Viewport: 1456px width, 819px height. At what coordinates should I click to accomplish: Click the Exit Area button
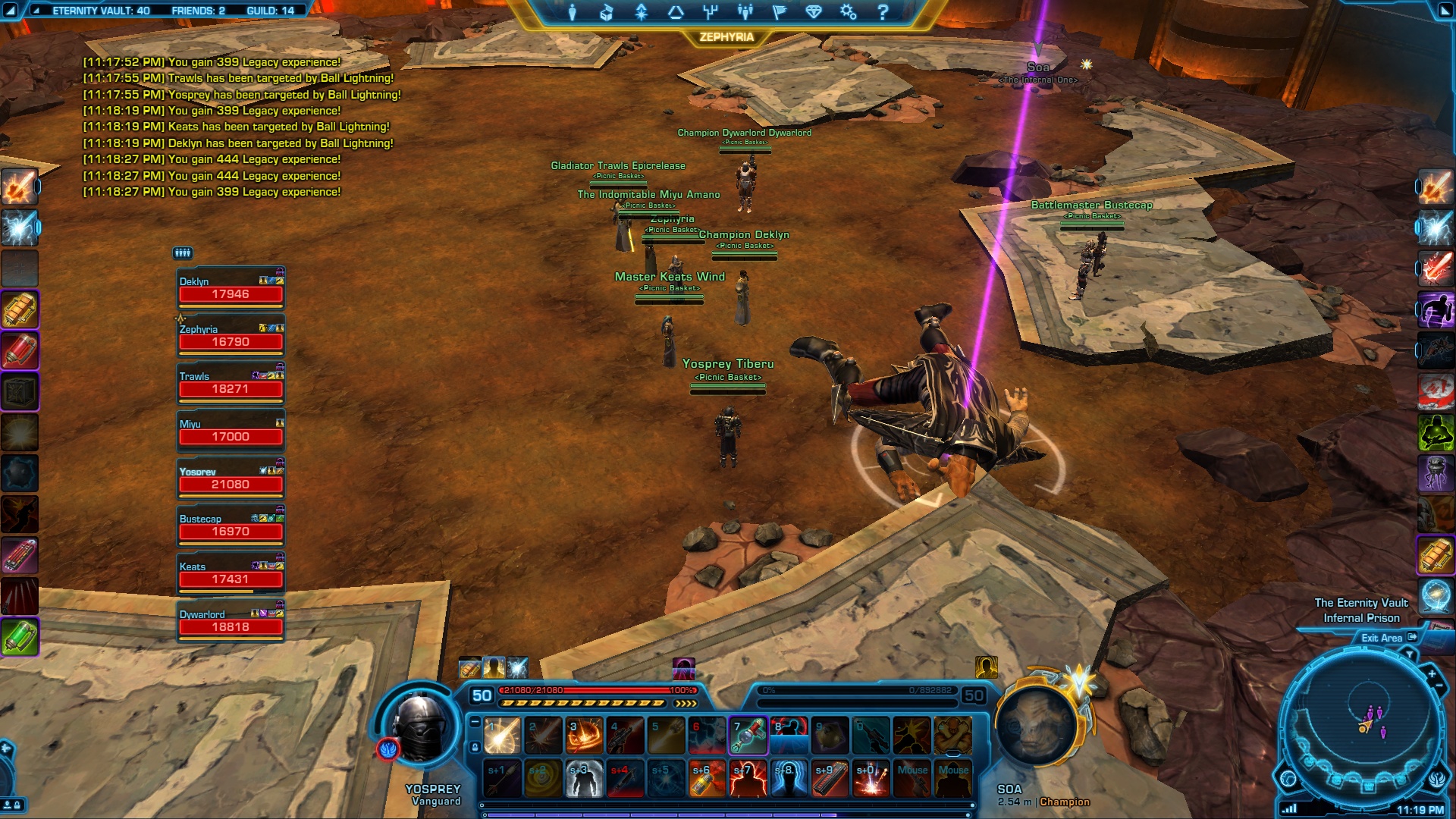tap(1388, 638)
